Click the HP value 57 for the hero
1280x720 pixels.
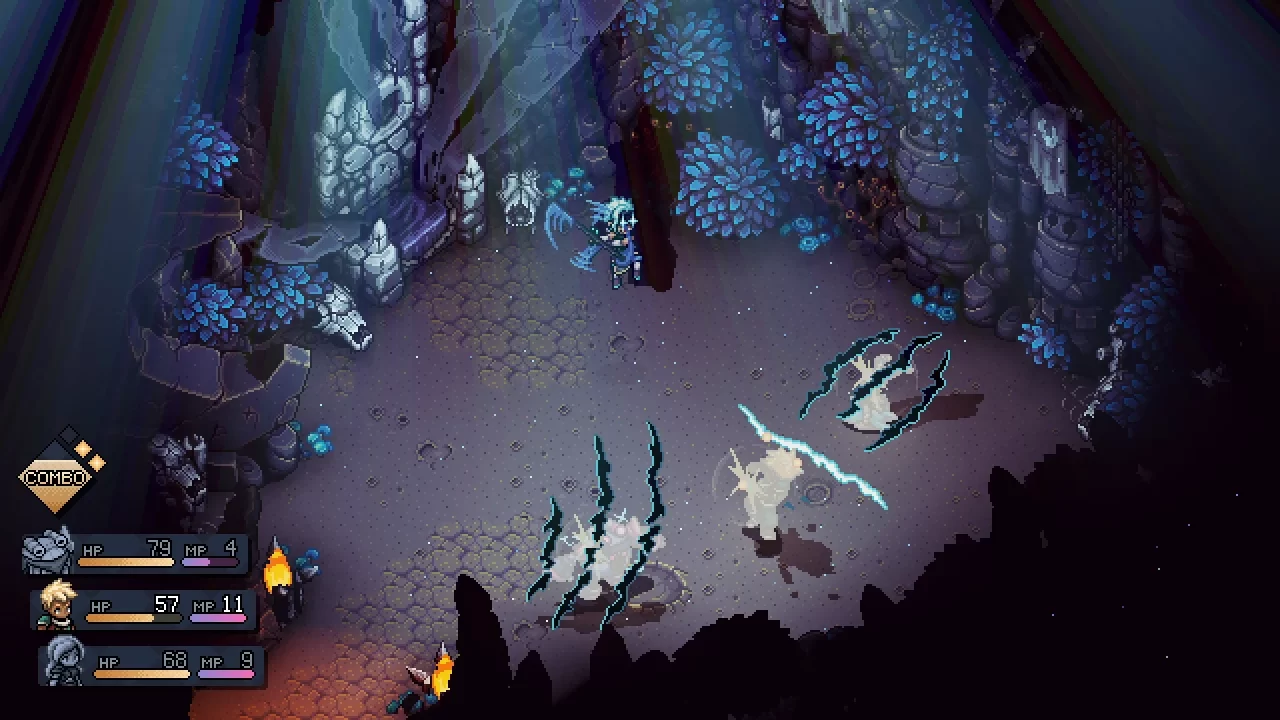pos(167,605)
